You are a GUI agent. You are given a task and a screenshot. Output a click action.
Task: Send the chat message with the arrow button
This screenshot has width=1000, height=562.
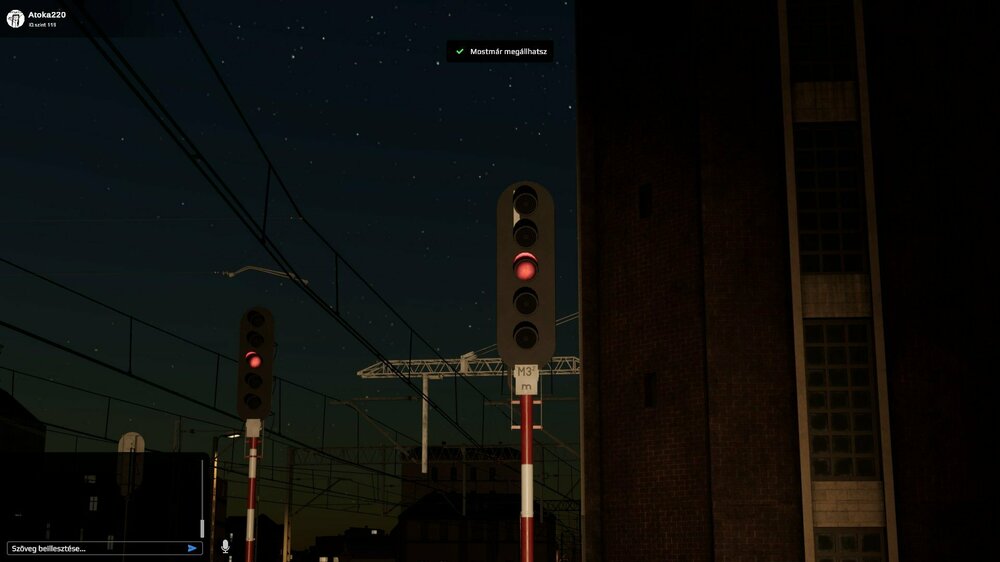point(192,548)
